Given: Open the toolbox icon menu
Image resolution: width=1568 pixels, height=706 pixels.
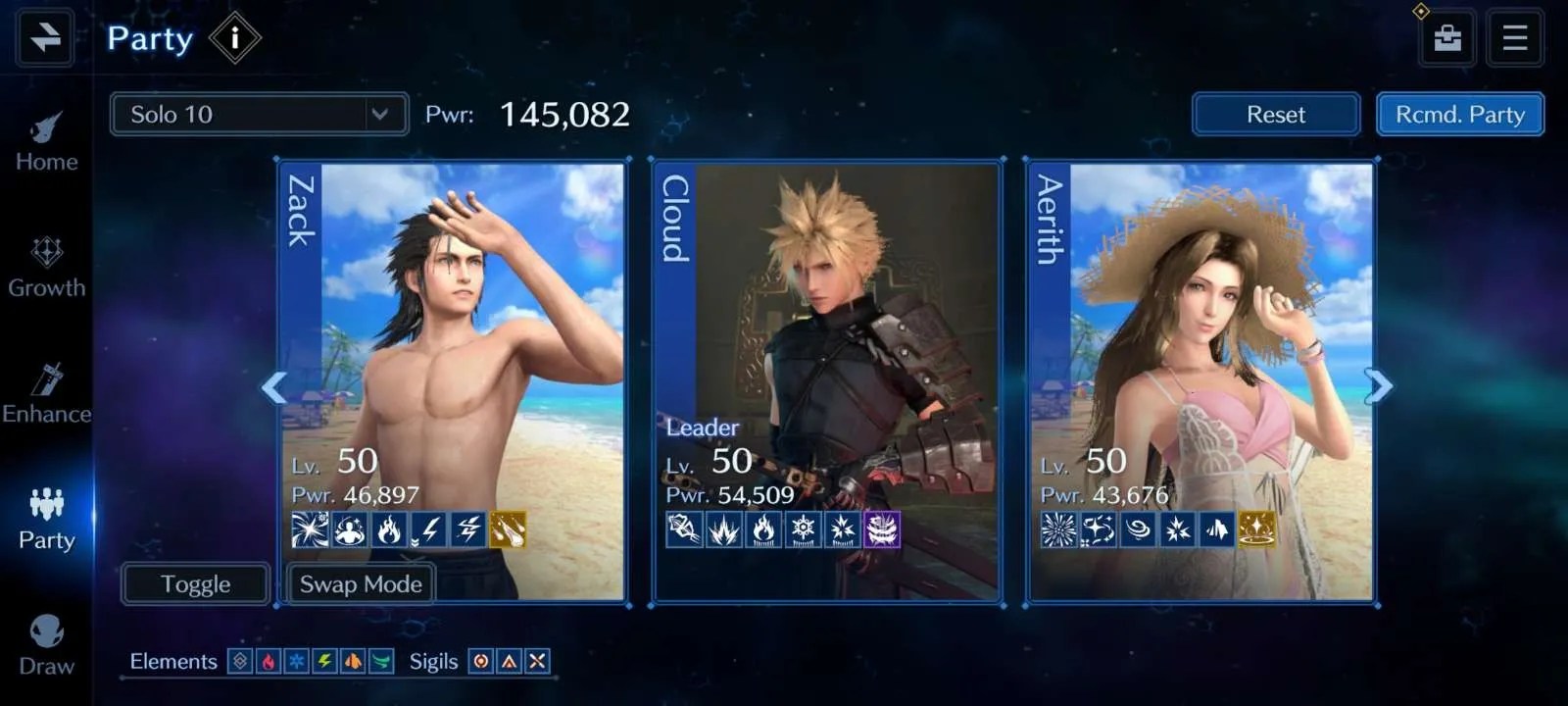Looking at the screenshot, I should coord(1447,38).
